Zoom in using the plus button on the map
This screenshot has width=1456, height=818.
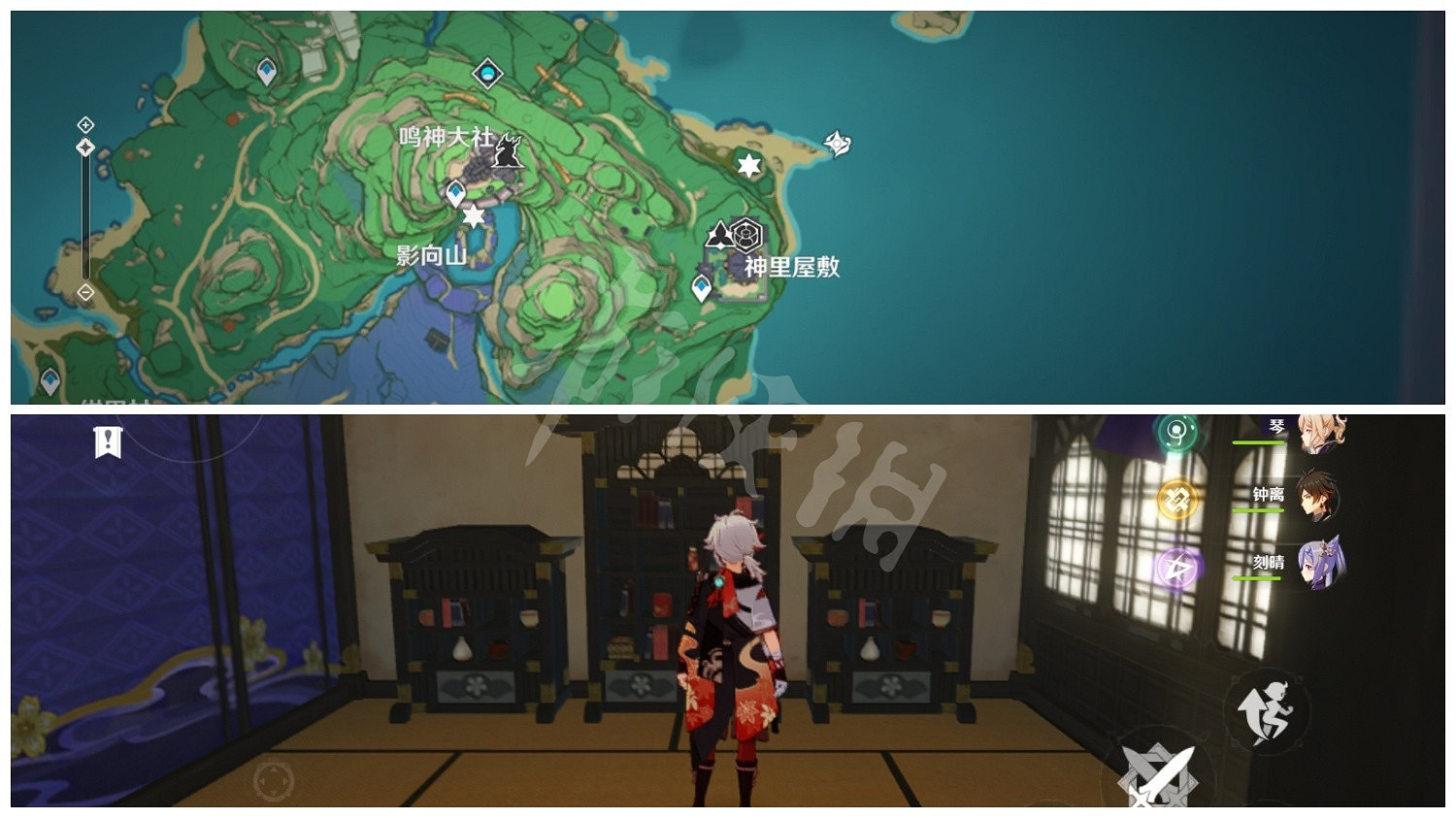point(85,123)
